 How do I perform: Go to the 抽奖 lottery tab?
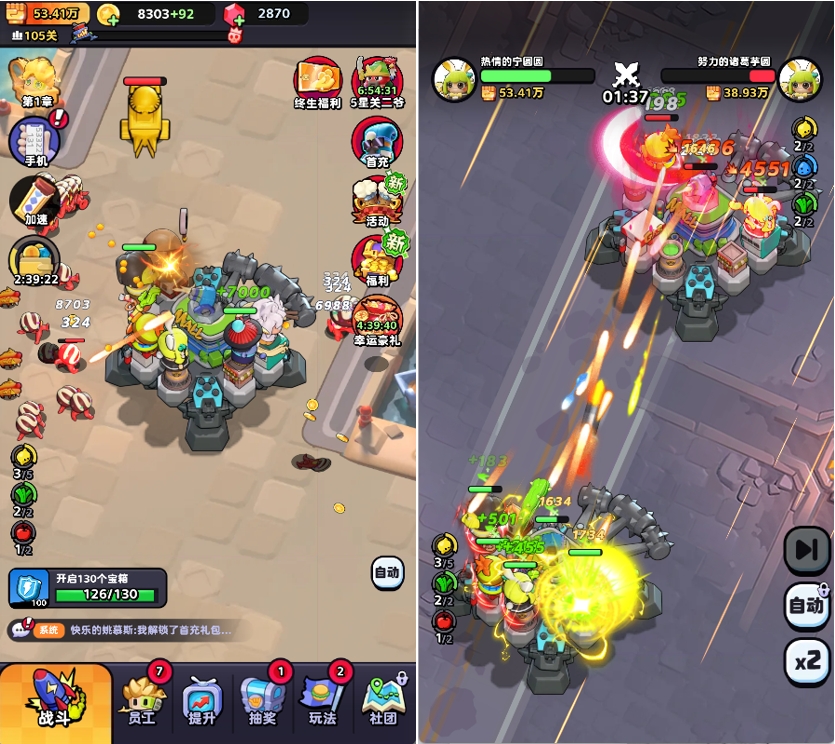pyautogui.click(x=262, y=702)
